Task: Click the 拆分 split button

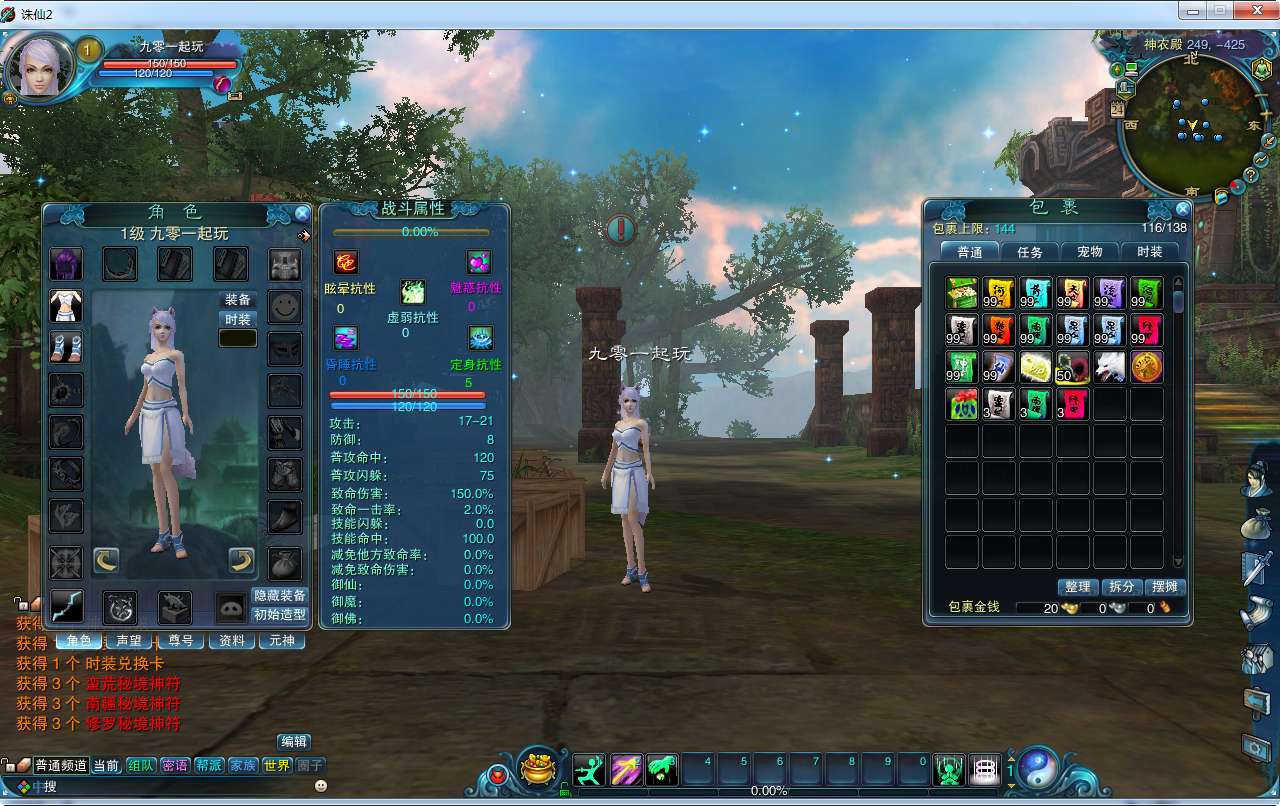Action: point(1122,587)
